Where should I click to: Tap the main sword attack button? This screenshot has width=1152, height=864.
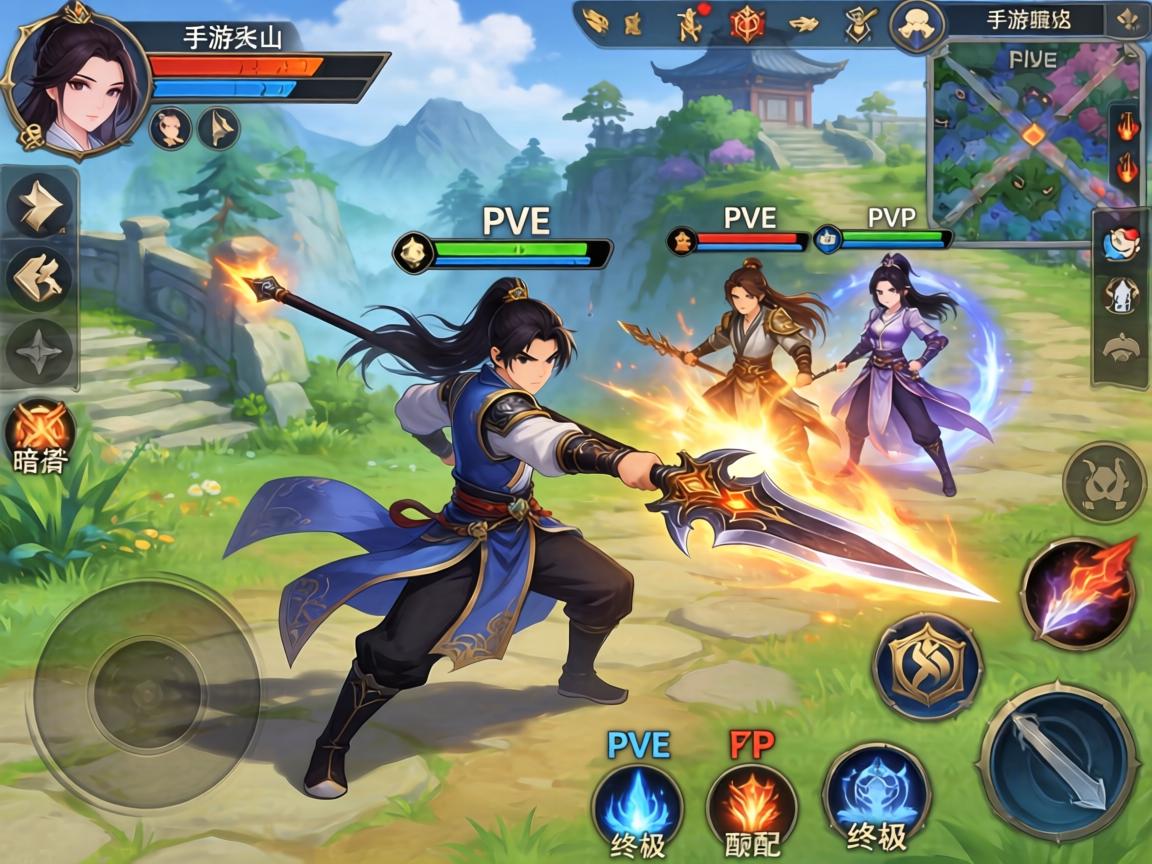1057,763
